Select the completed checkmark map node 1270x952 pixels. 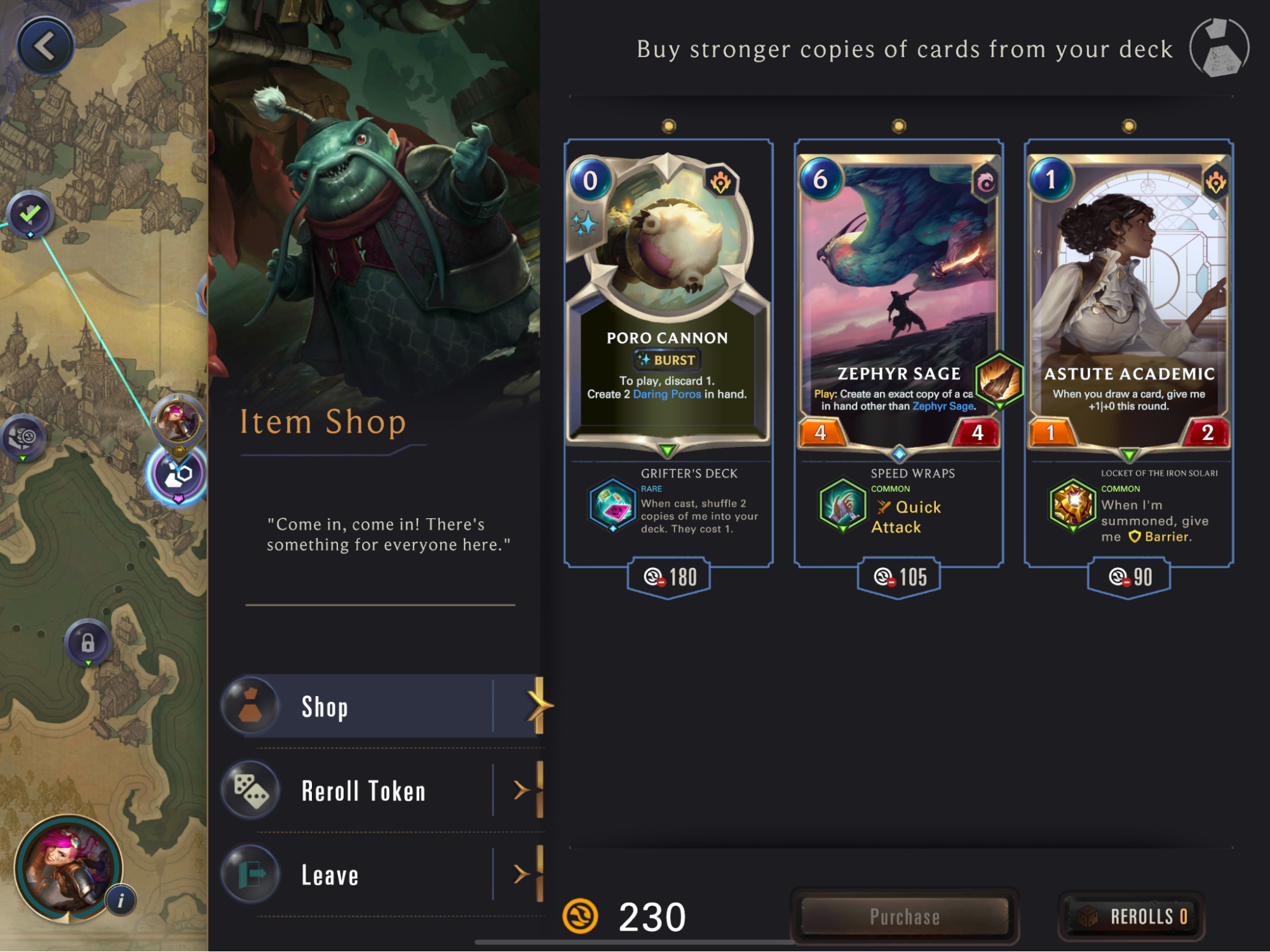[x=30, y=214]
